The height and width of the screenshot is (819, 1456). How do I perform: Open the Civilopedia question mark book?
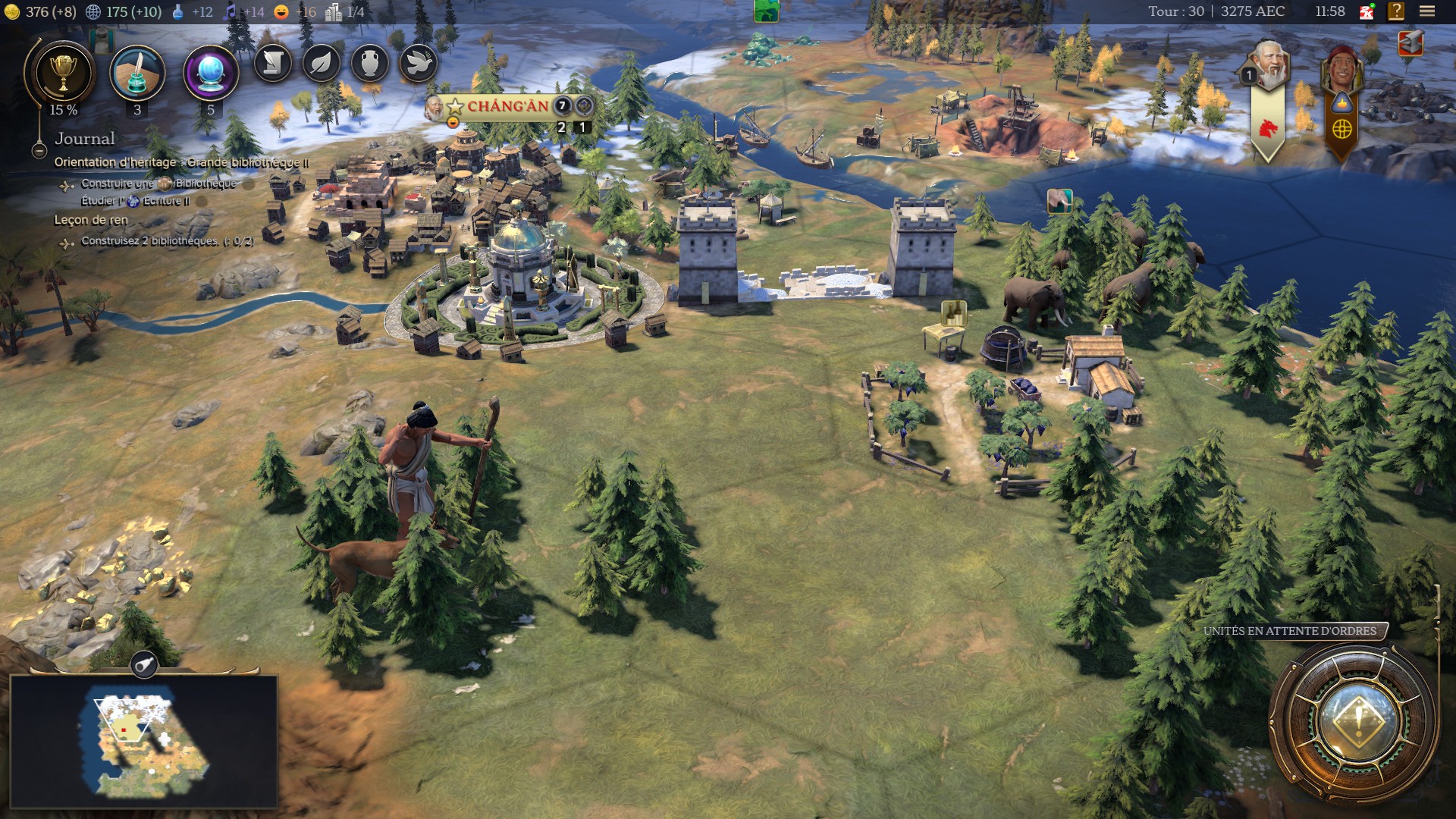(x=1396, y=11)
